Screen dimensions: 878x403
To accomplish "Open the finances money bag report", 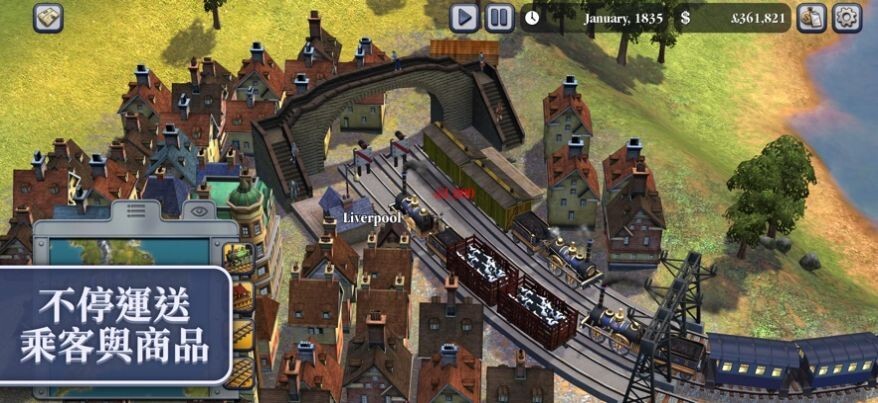I will pos(811,17).
